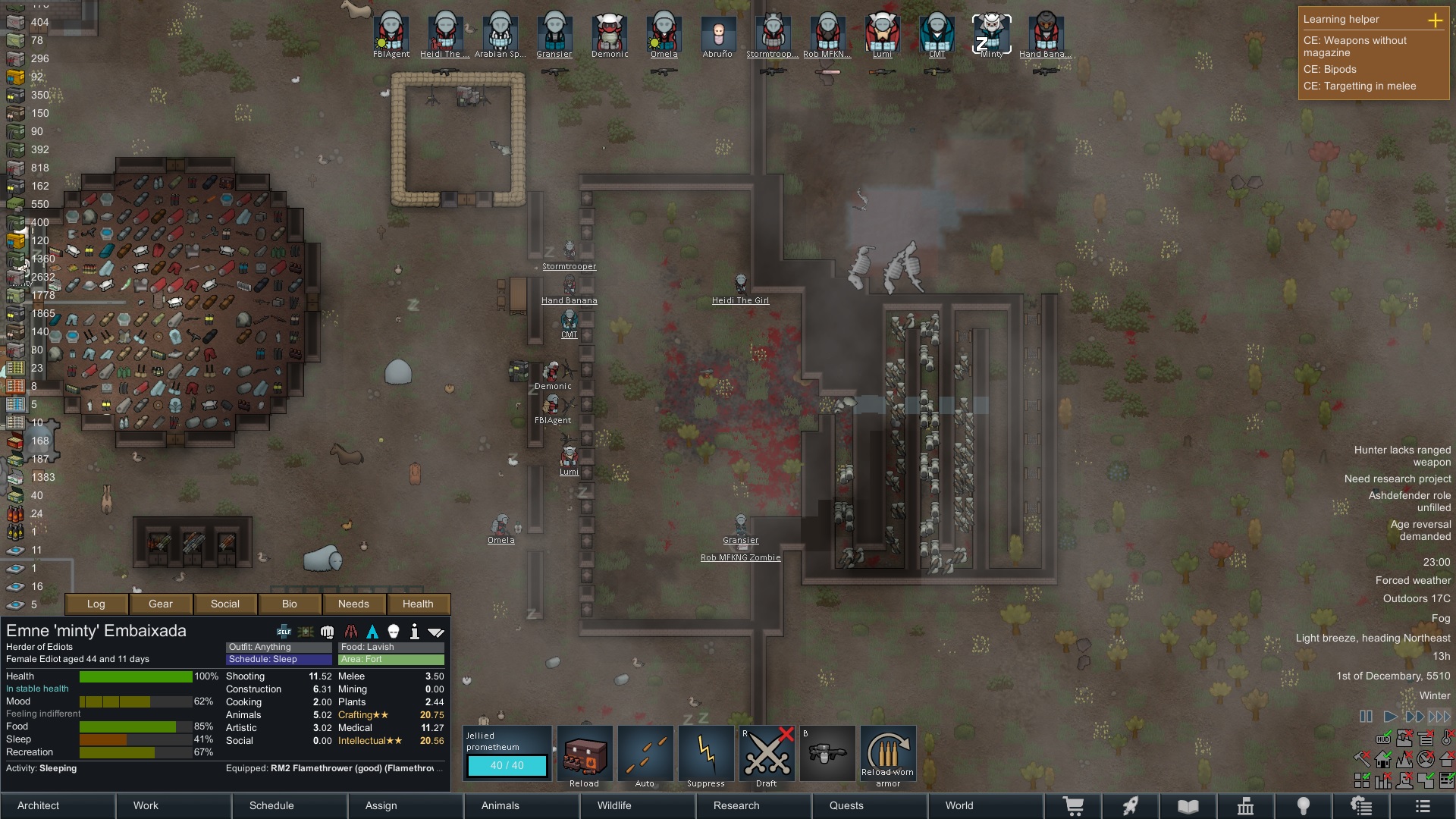Toggle Suppress fire mode
Screen dimensions: 1456x819
(x=706, y=756)
